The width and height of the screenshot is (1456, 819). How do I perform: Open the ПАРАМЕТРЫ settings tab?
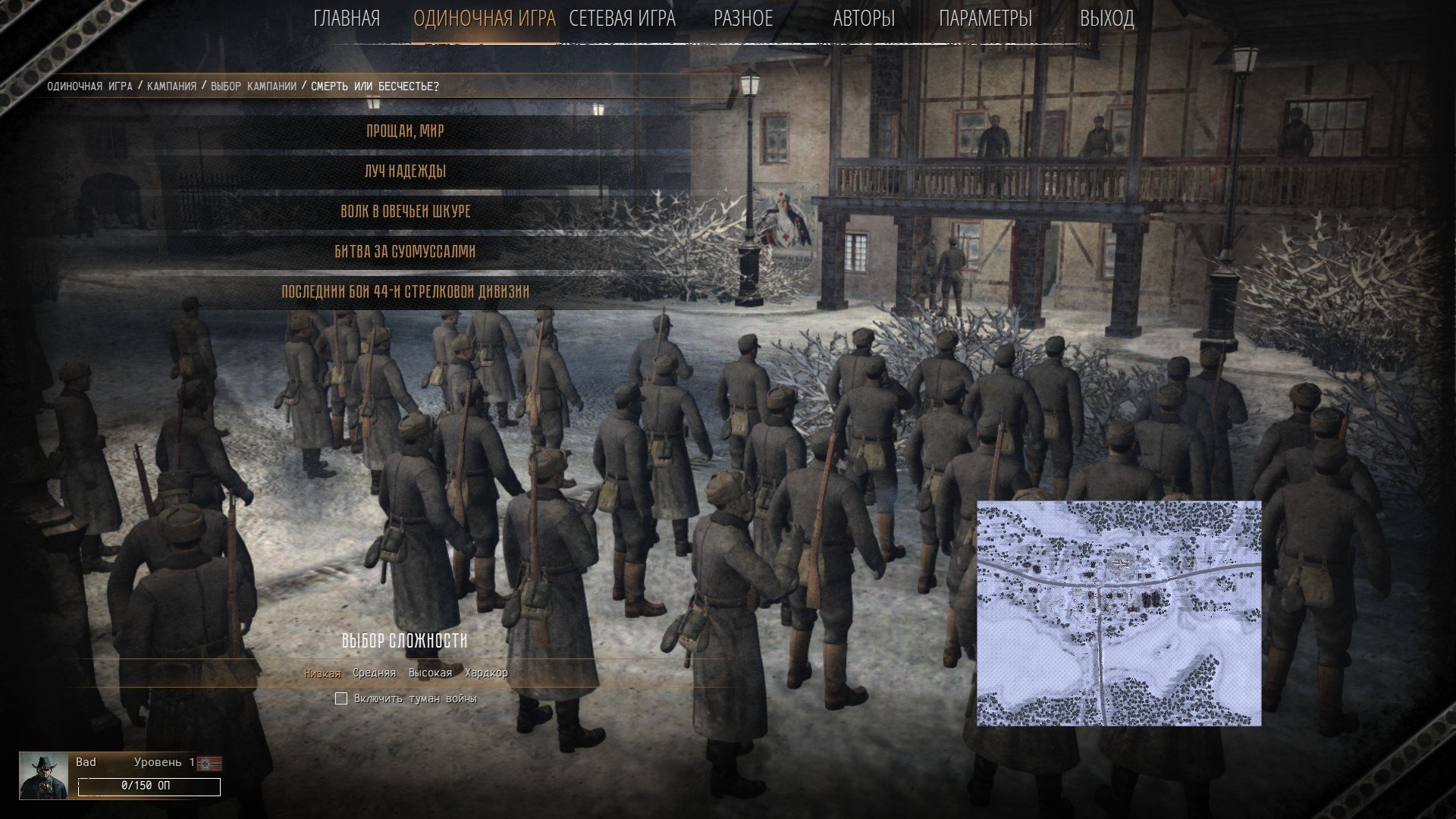[x=985, y=19]
